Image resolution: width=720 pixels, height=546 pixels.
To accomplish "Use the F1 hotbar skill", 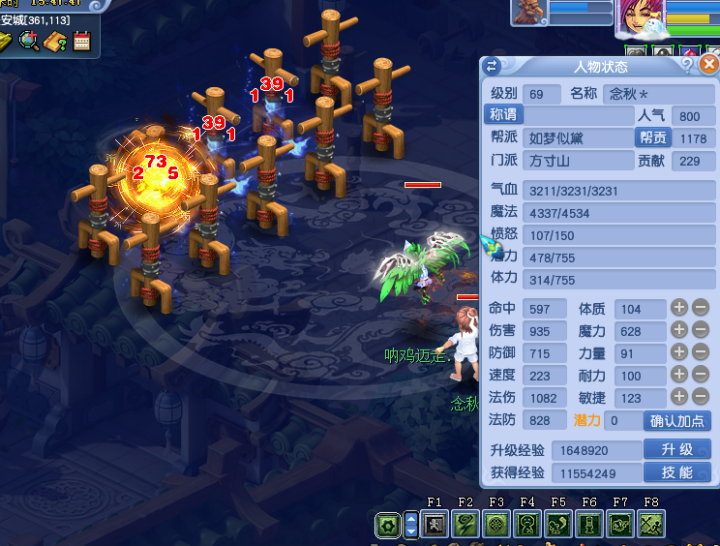I will tap(434, 523).
